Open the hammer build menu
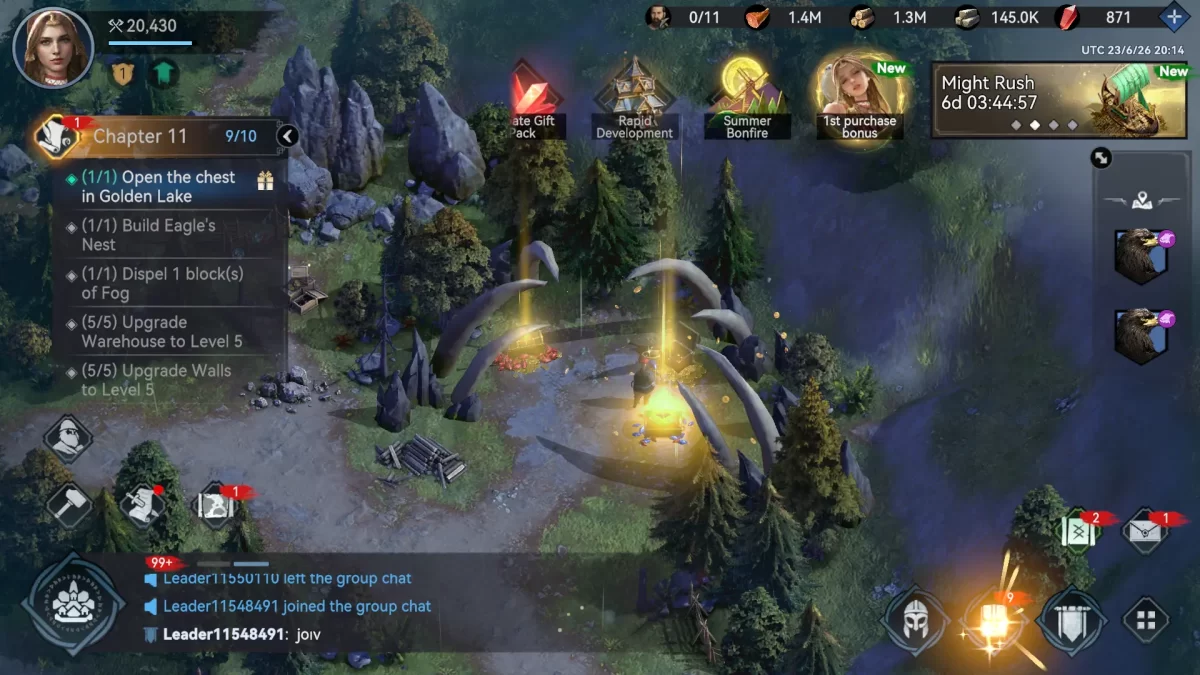Viewport: 1200px width, 675px height. (69, 503)
